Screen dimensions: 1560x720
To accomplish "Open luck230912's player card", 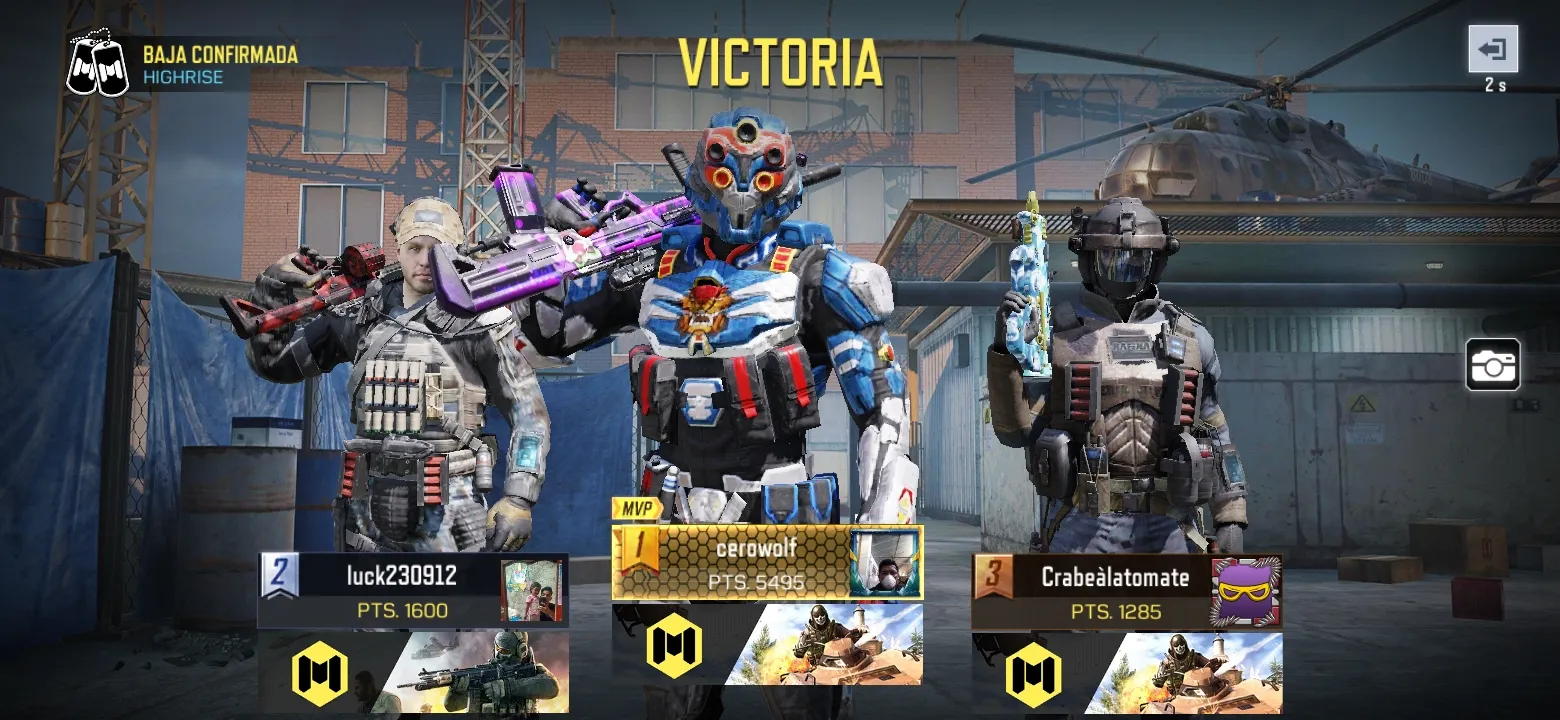I will (400, 590).
